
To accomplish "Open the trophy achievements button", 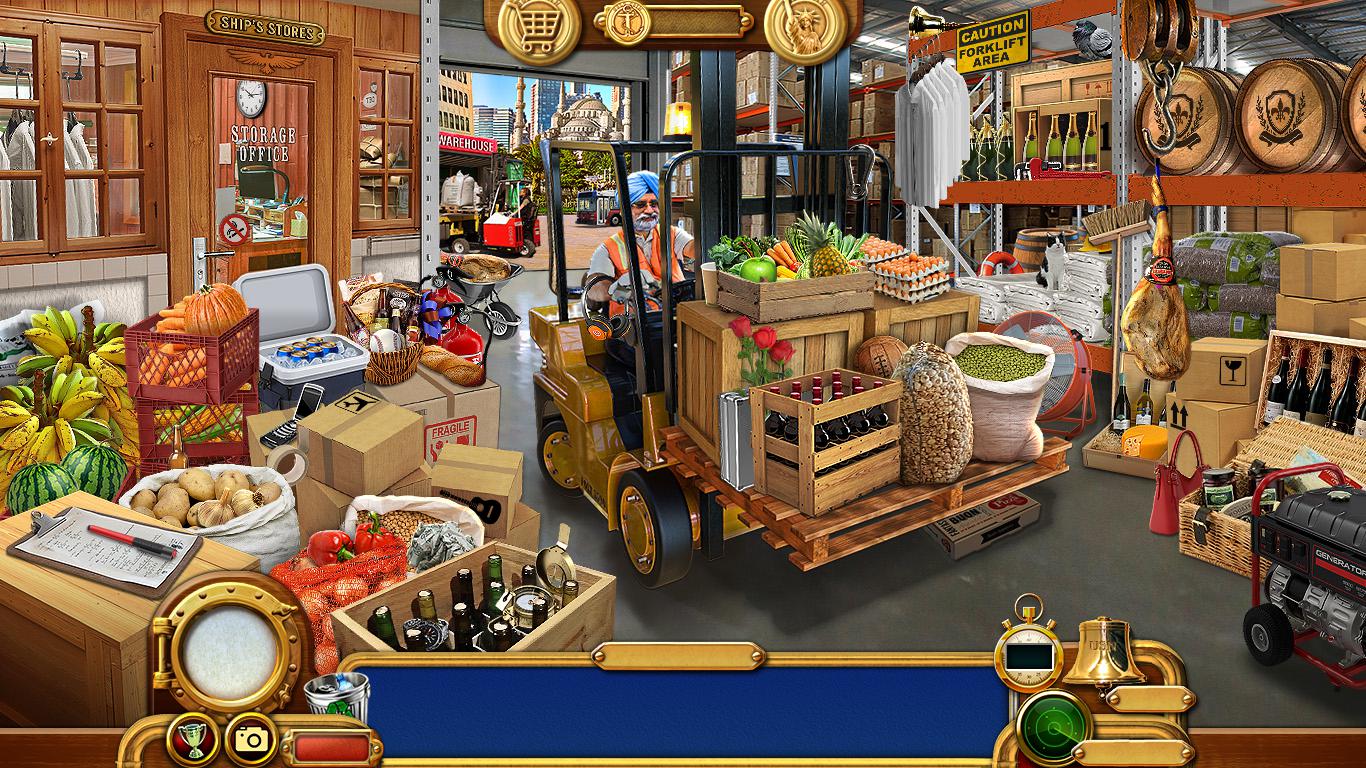I will [x=192, y=739].
